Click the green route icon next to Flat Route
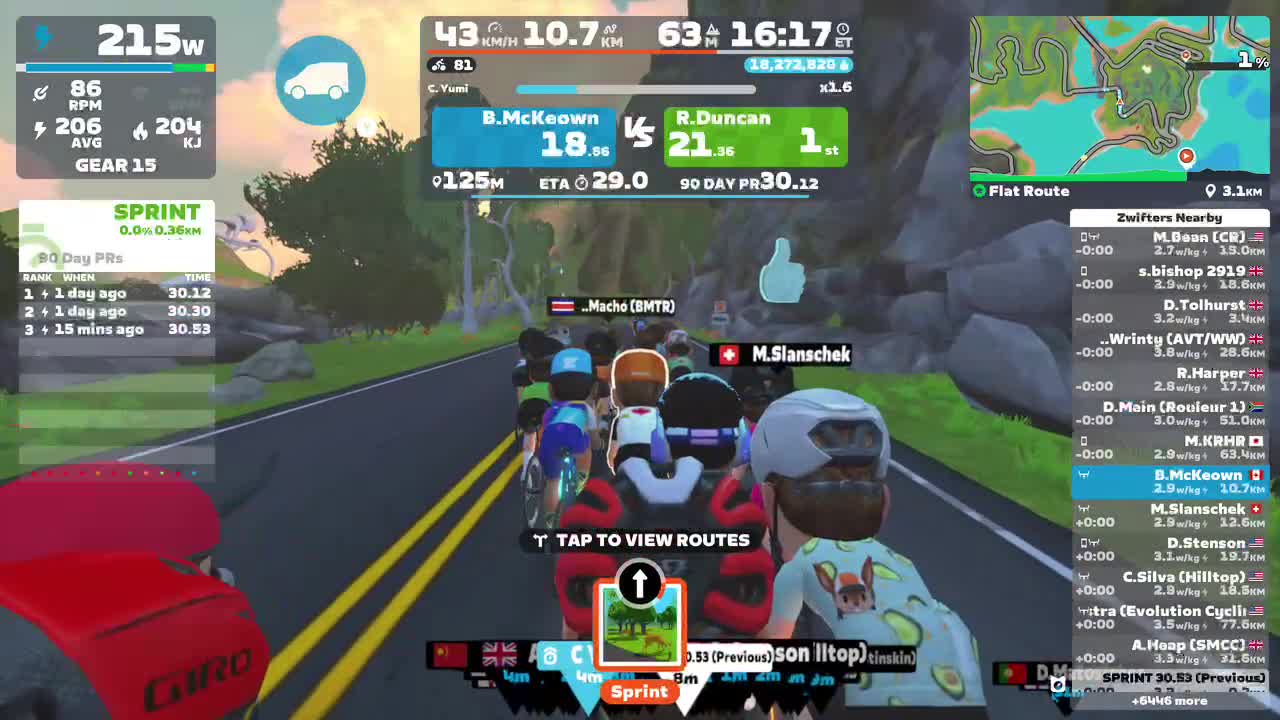The width and height of the screenshot is (1280, 720). coord(978,190)
